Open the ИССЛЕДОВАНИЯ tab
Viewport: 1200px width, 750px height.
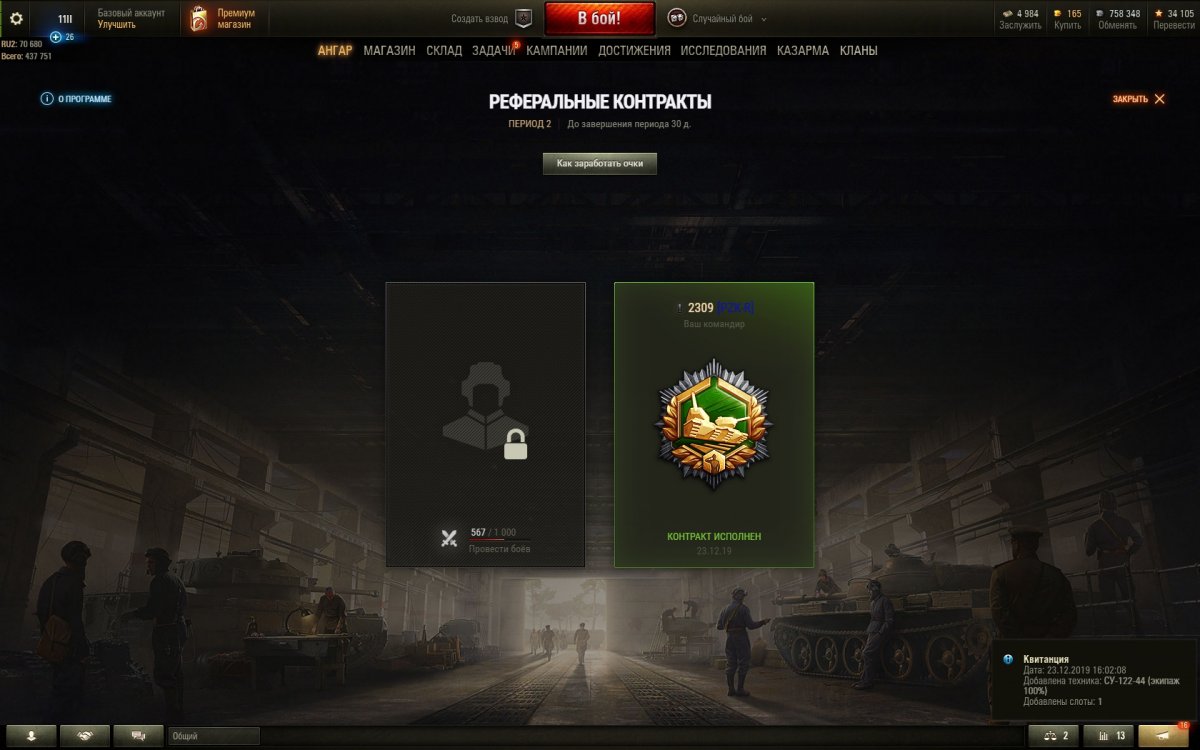(x=723, y=50)
